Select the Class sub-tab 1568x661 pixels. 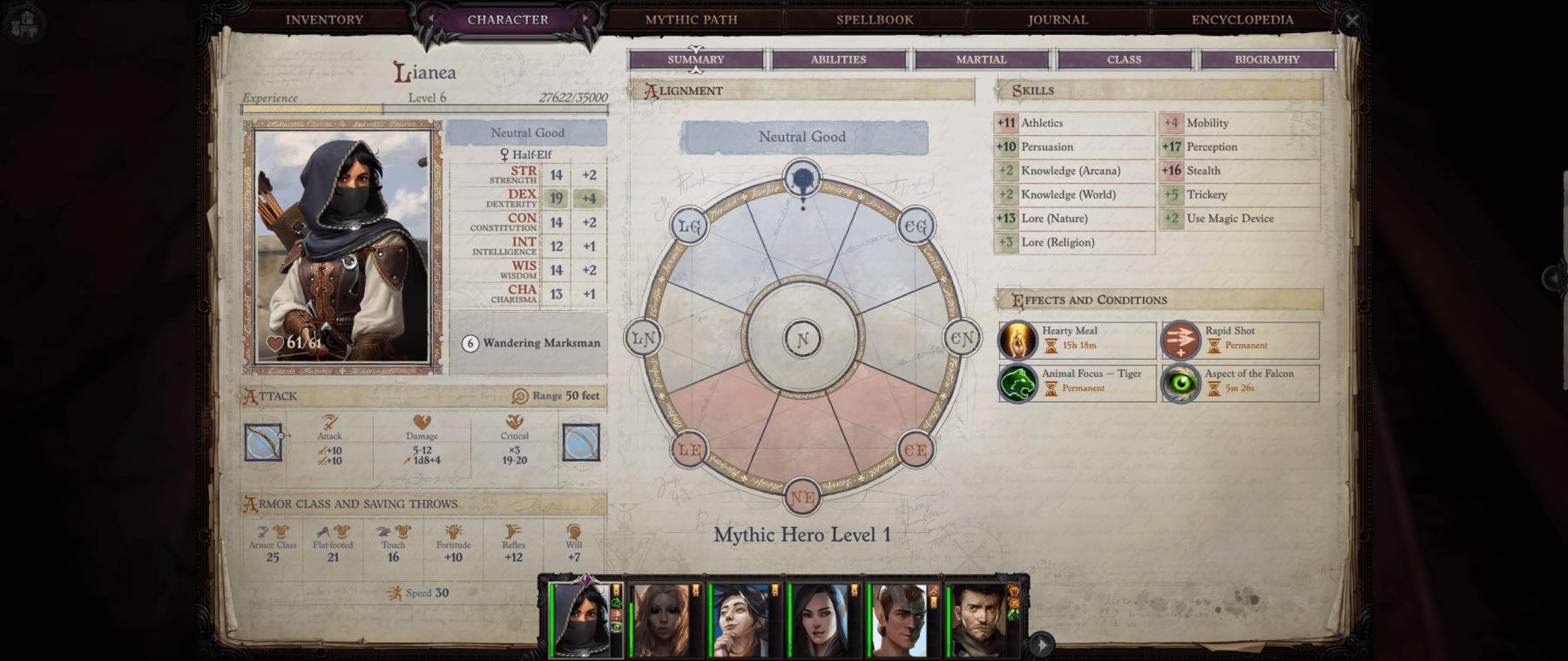tap(1124, 59)
